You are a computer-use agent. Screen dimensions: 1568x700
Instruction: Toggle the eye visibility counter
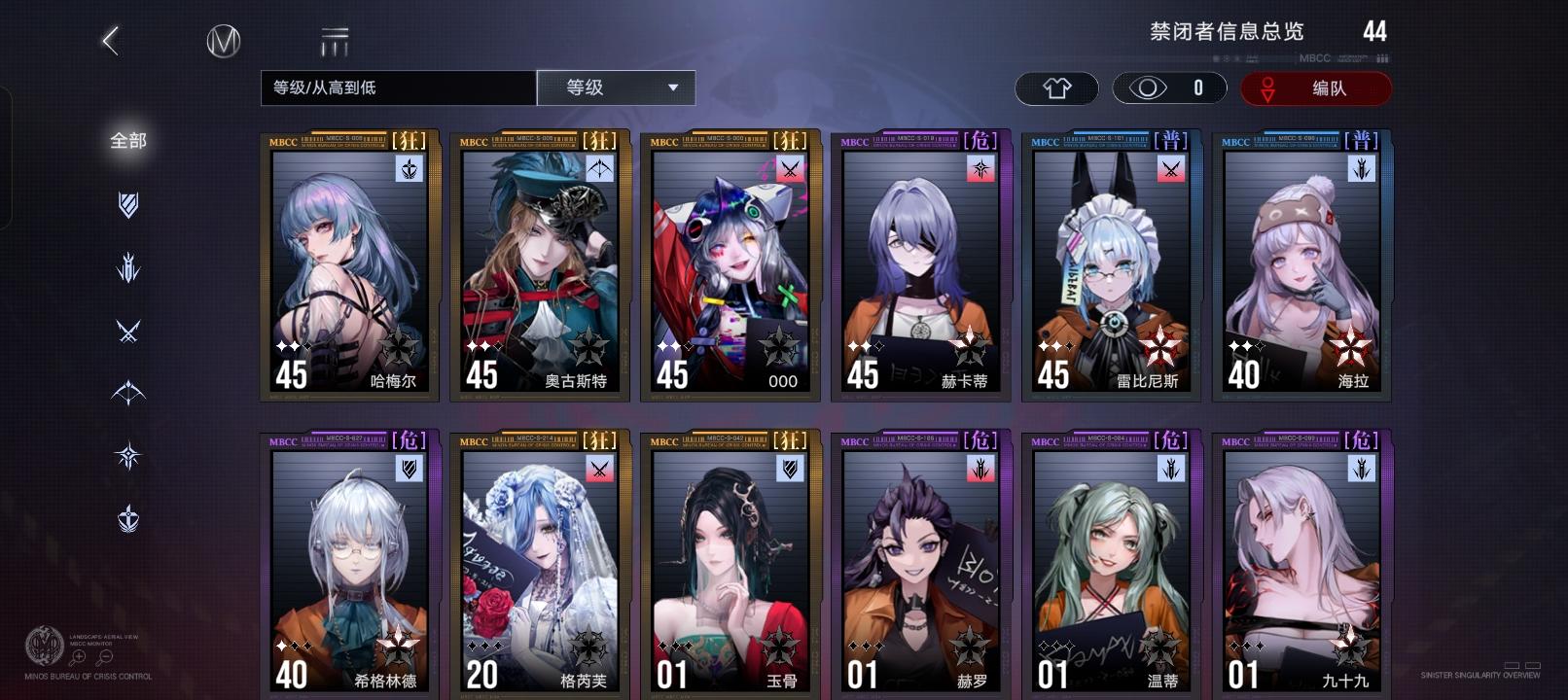1172,87
